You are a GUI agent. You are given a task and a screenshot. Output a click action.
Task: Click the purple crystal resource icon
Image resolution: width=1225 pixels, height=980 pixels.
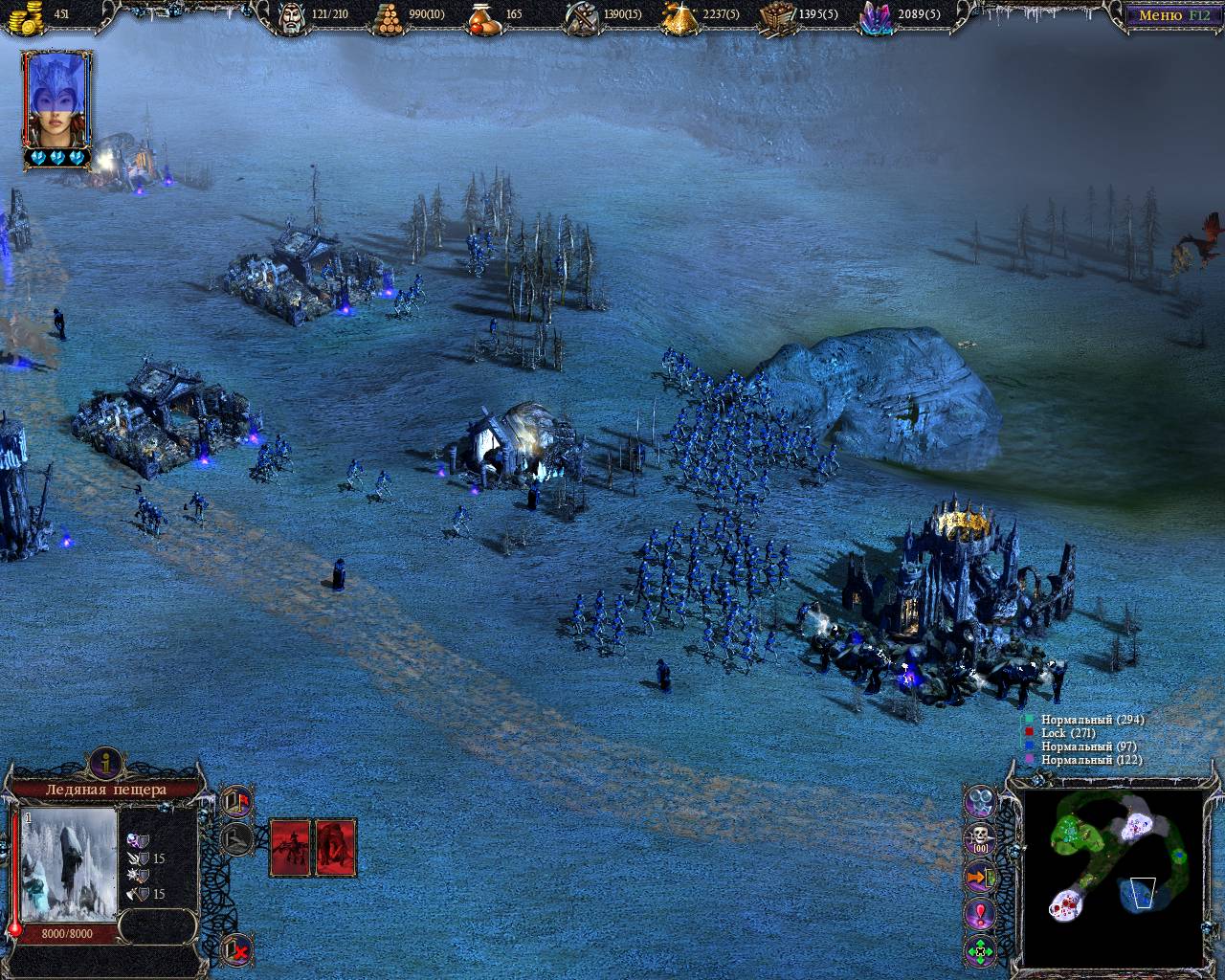876,17
